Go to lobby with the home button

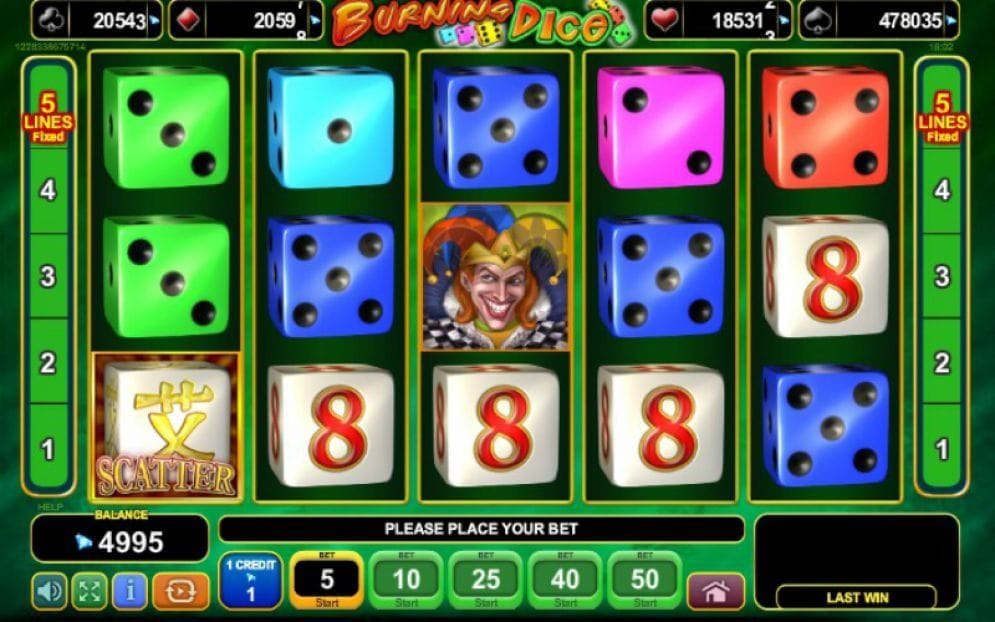coord(715,591)
